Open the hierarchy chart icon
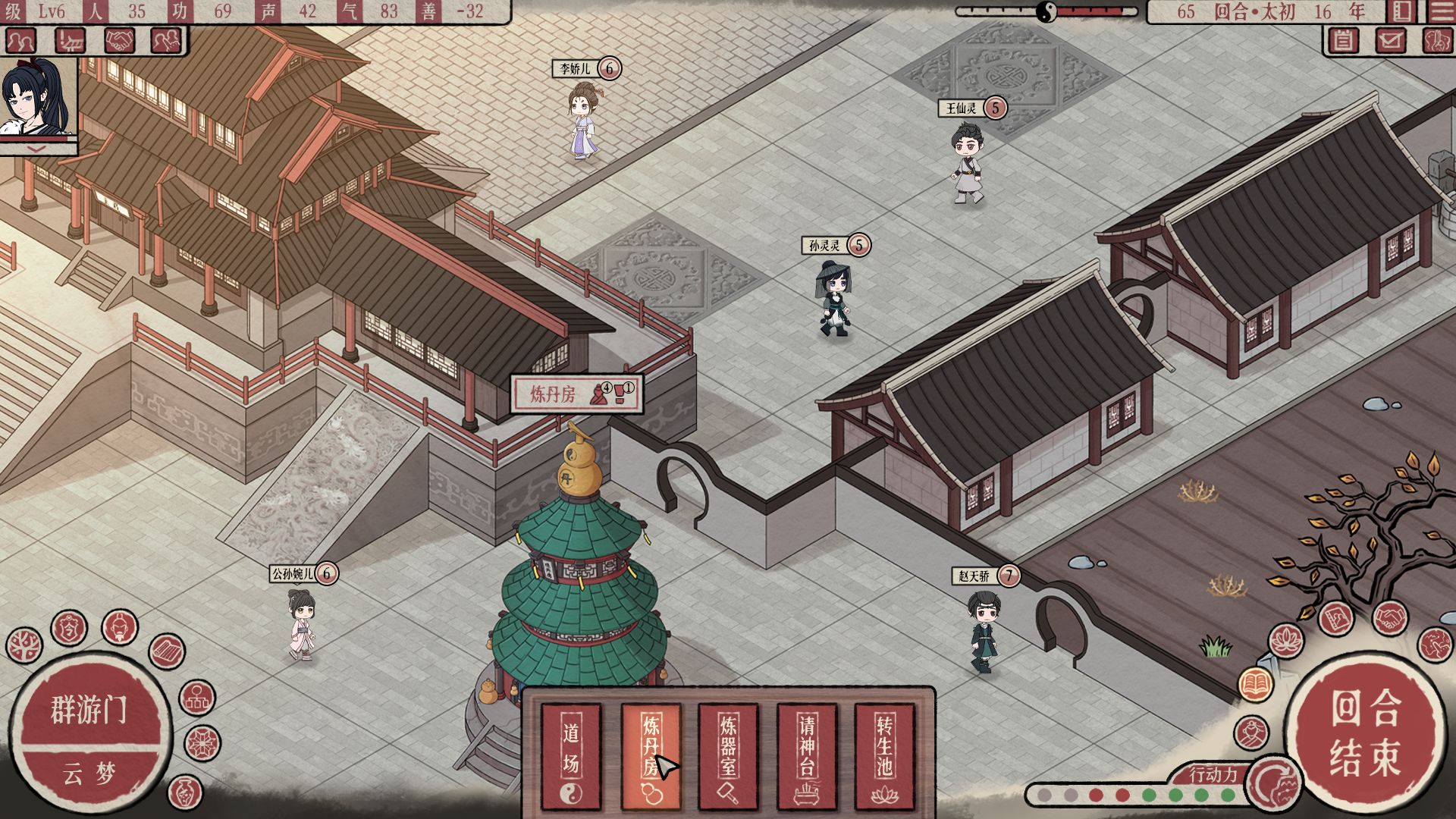The image size is (1456, 819). coord(197,698)
